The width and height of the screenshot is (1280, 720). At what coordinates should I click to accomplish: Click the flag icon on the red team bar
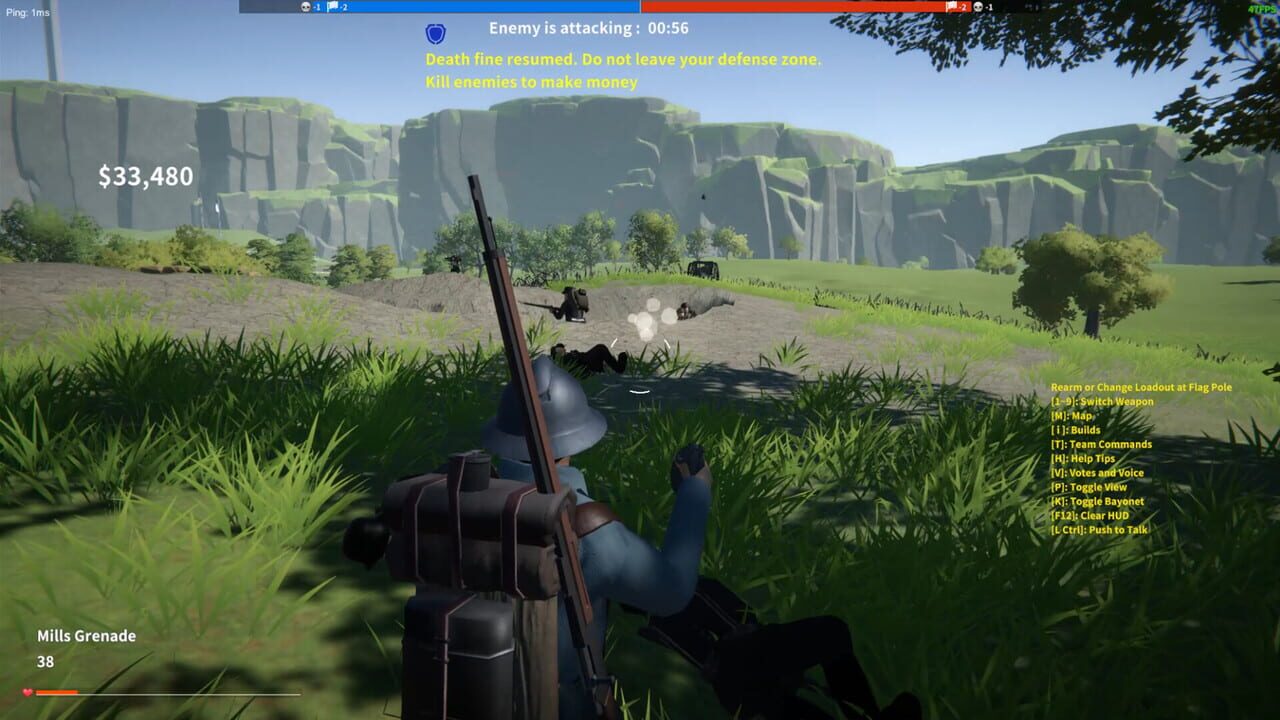951,6
